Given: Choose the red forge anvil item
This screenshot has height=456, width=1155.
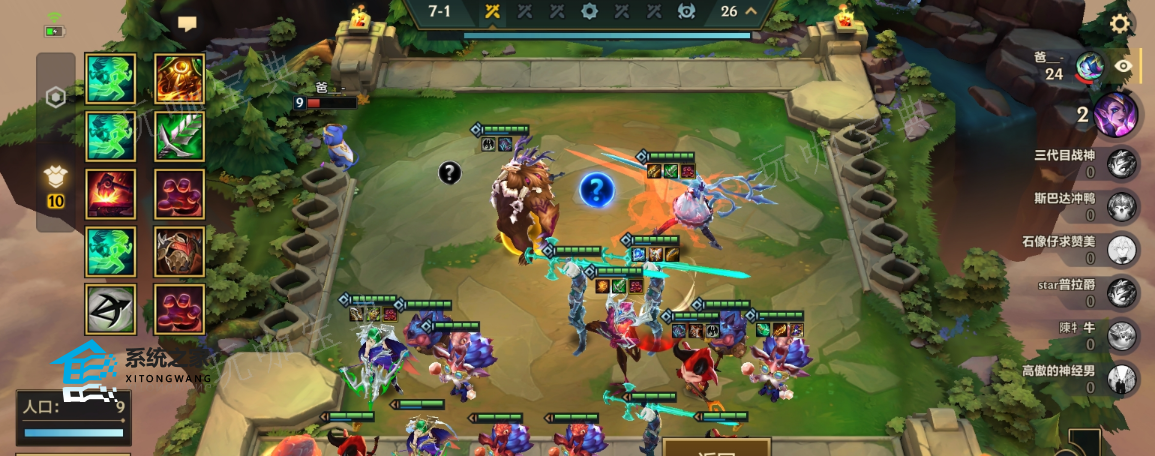Looking at the screenshot, I should click(110, 194).
